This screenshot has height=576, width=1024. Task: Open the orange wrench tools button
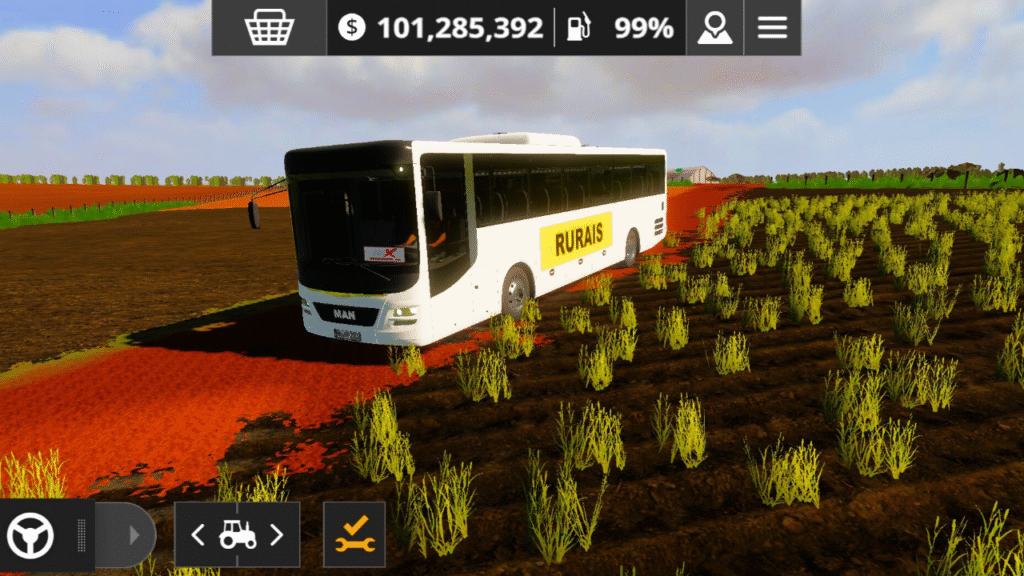(354, 535)
